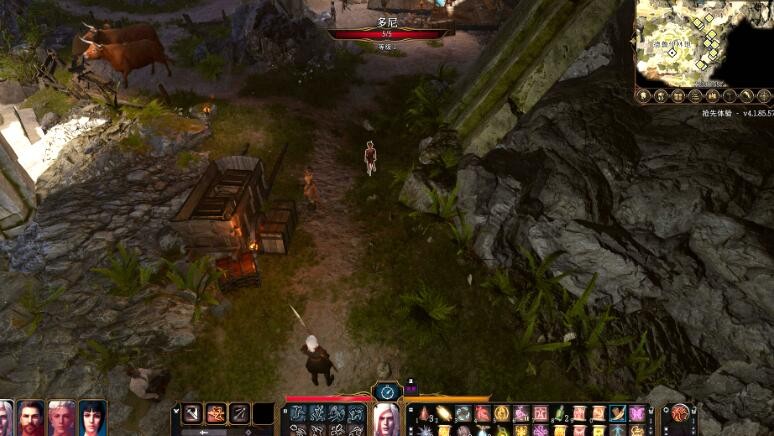Select the active character portrait by hotbar
Screen dimensions: 774x436
click(386, 419)
